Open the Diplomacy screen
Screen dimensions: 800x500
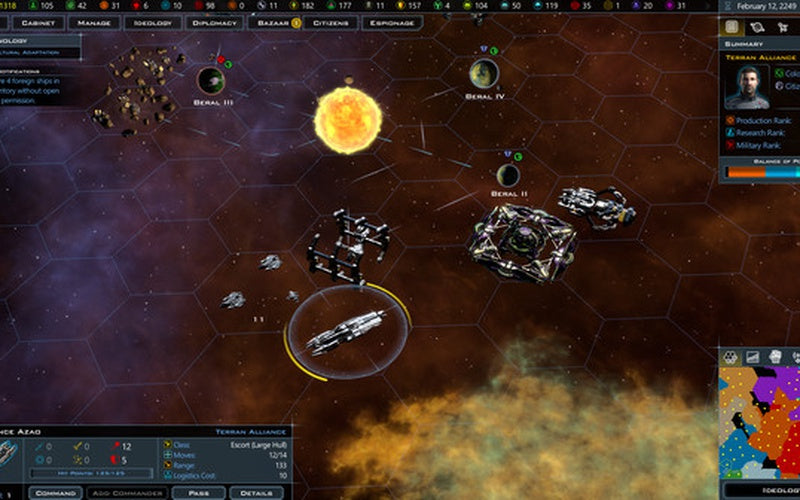tap(214, 23)
